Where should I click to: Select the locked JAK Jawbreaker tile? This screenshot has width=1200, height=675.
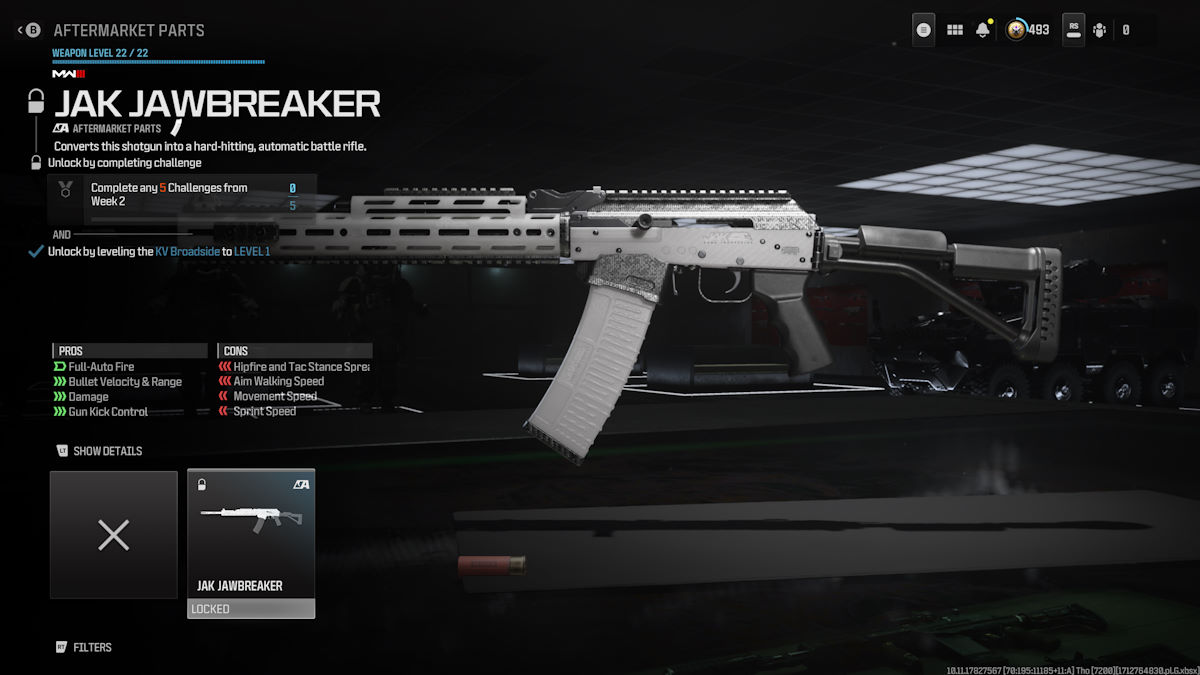[x=251, y=543]
